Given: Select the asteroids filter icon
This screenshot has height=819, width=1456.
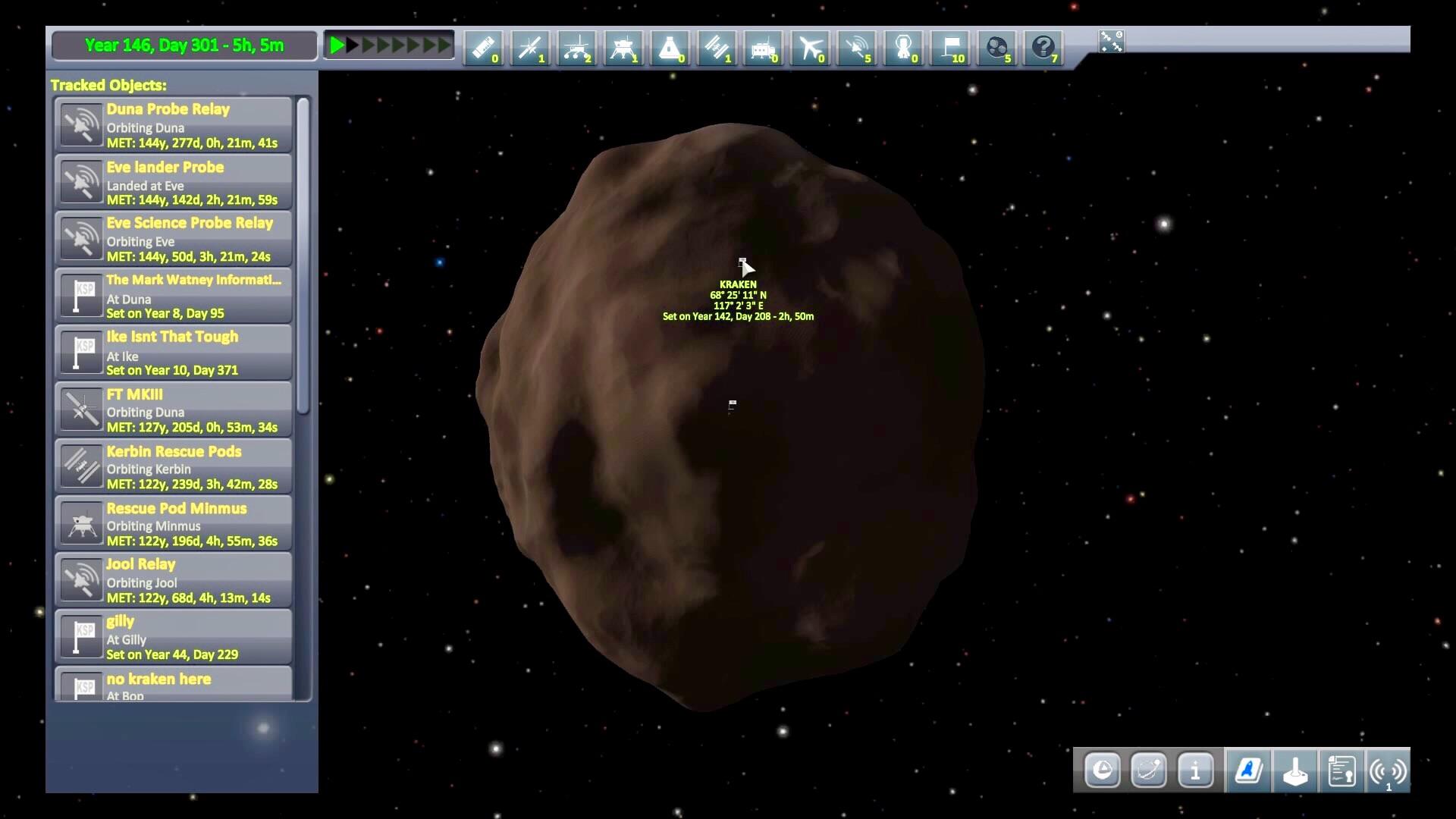Looking at the screenshot, I should point(997,48).
